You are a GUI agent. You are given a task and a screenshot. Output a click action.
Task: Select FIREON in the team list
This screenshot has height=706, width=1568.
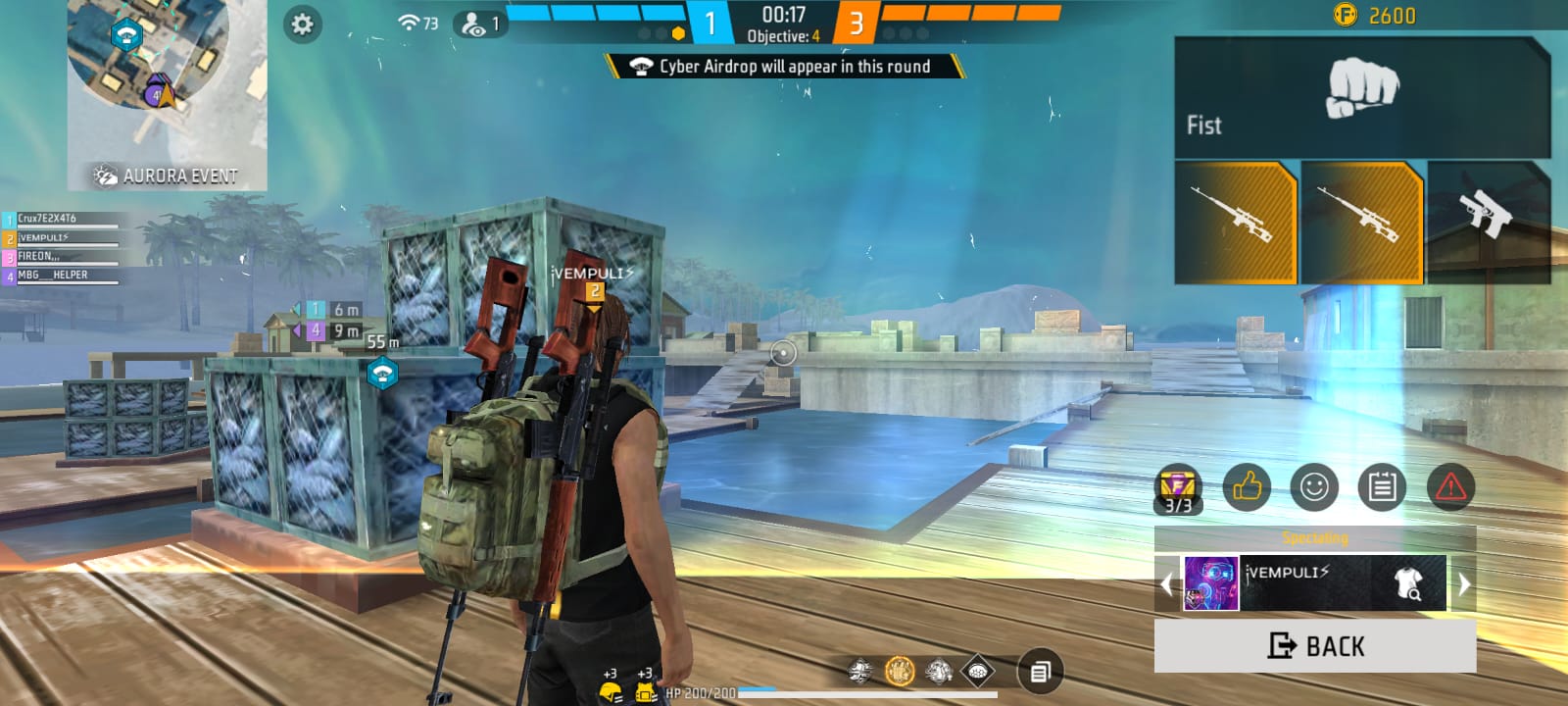[61, 257]
